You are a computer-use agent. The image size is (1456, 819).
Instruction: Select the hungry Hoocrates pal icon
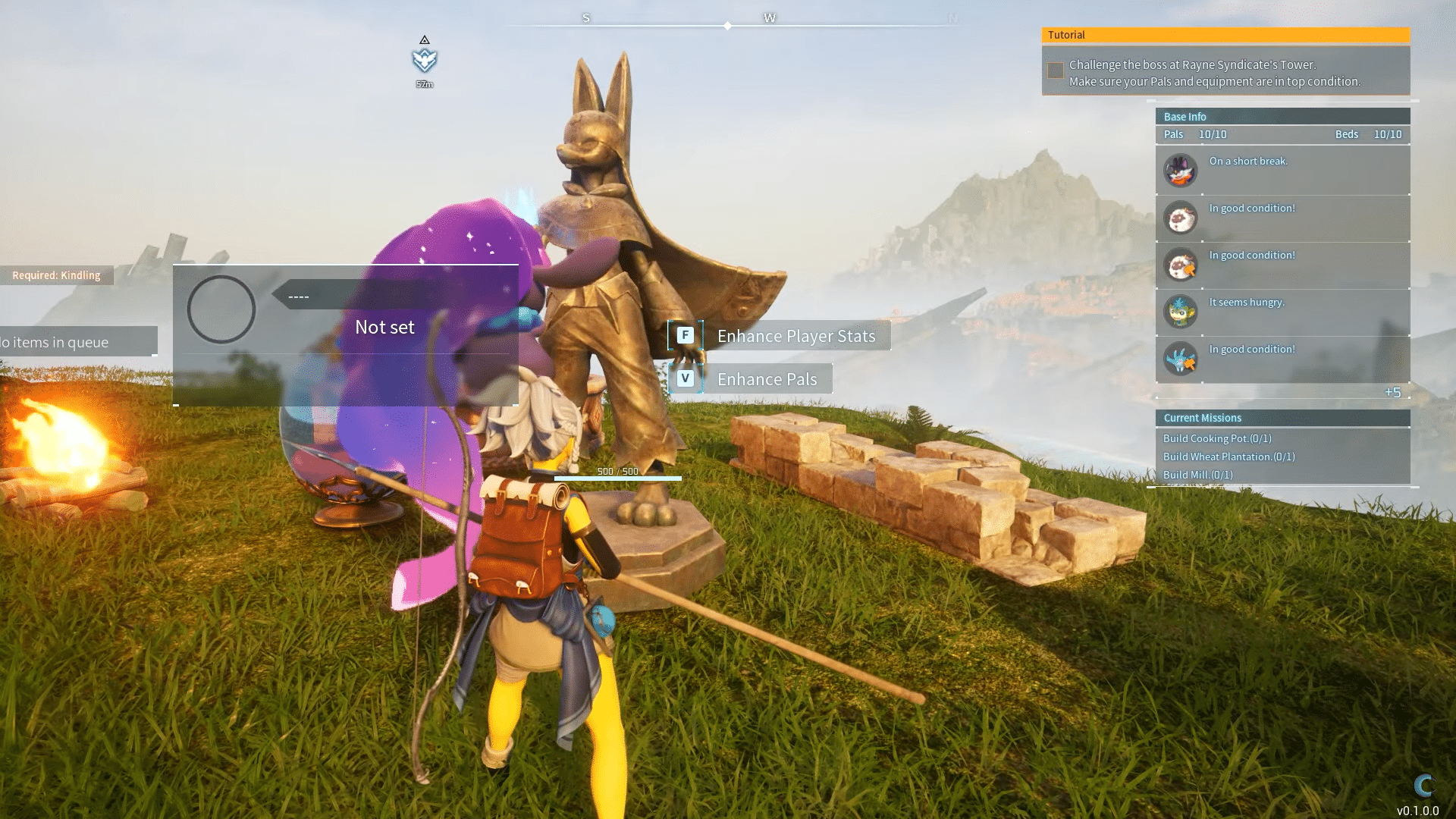pos(1180,312)
